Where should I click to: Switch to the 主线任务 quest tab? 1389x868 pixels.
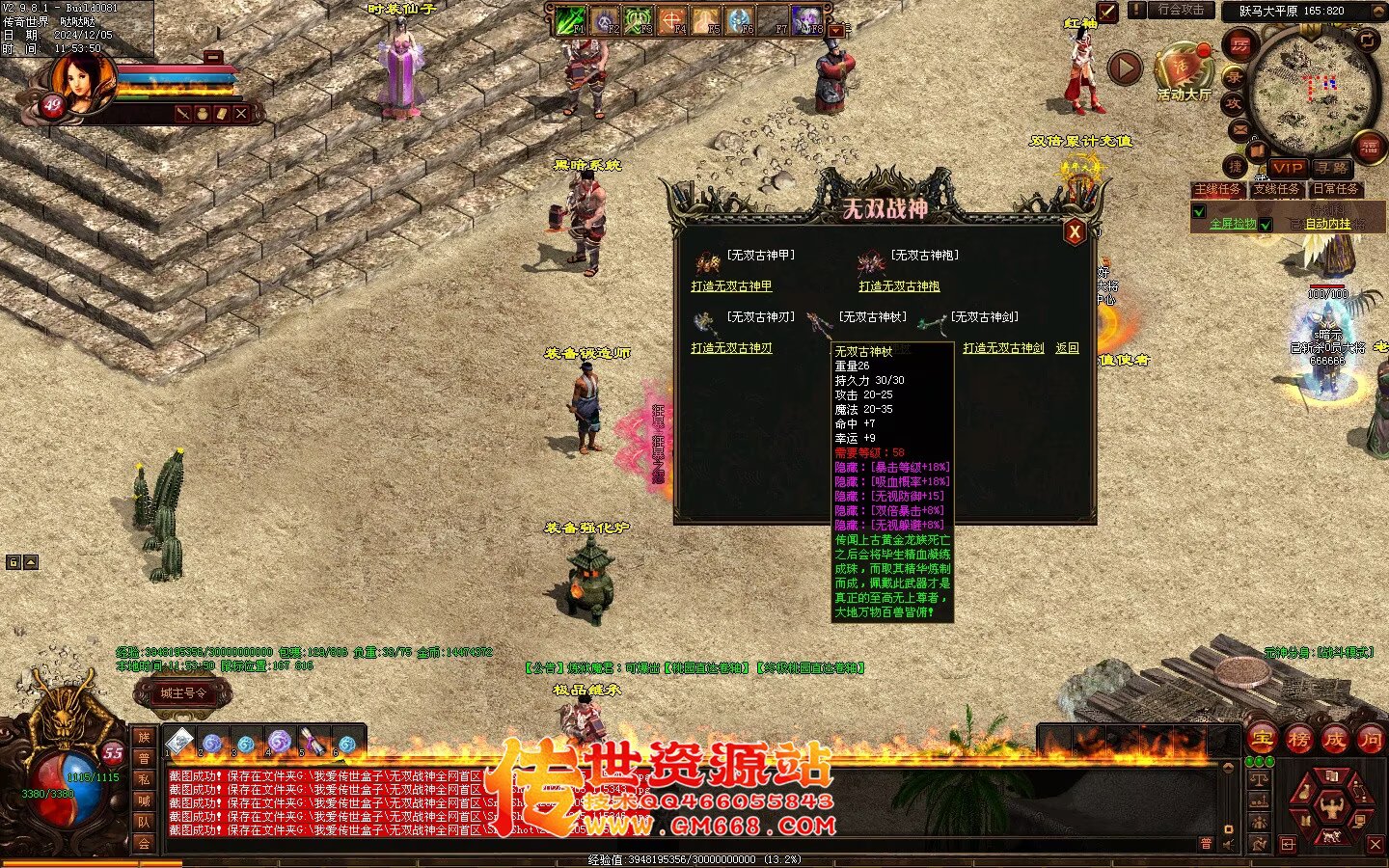point(1218,189)
